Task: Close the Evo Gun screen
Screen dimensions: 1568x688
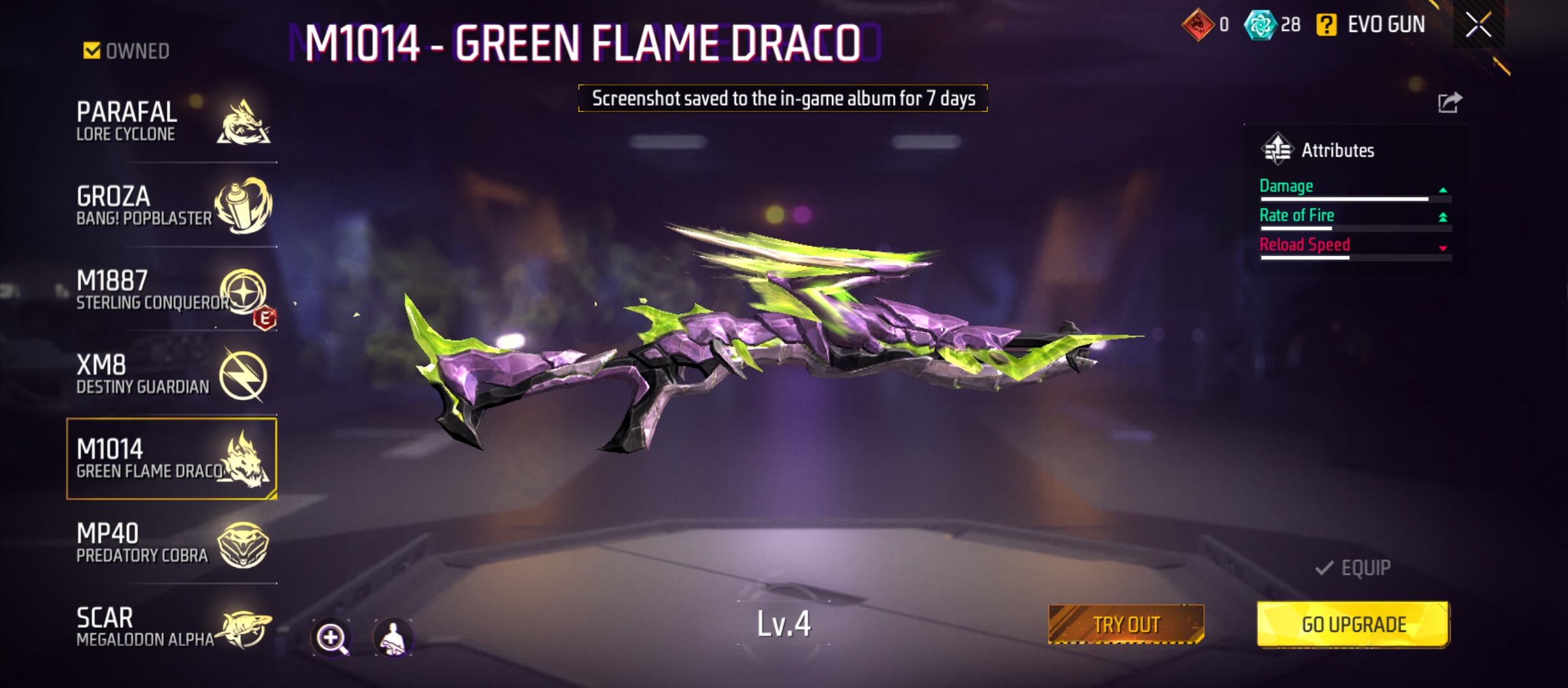Action: (1478, 25)
